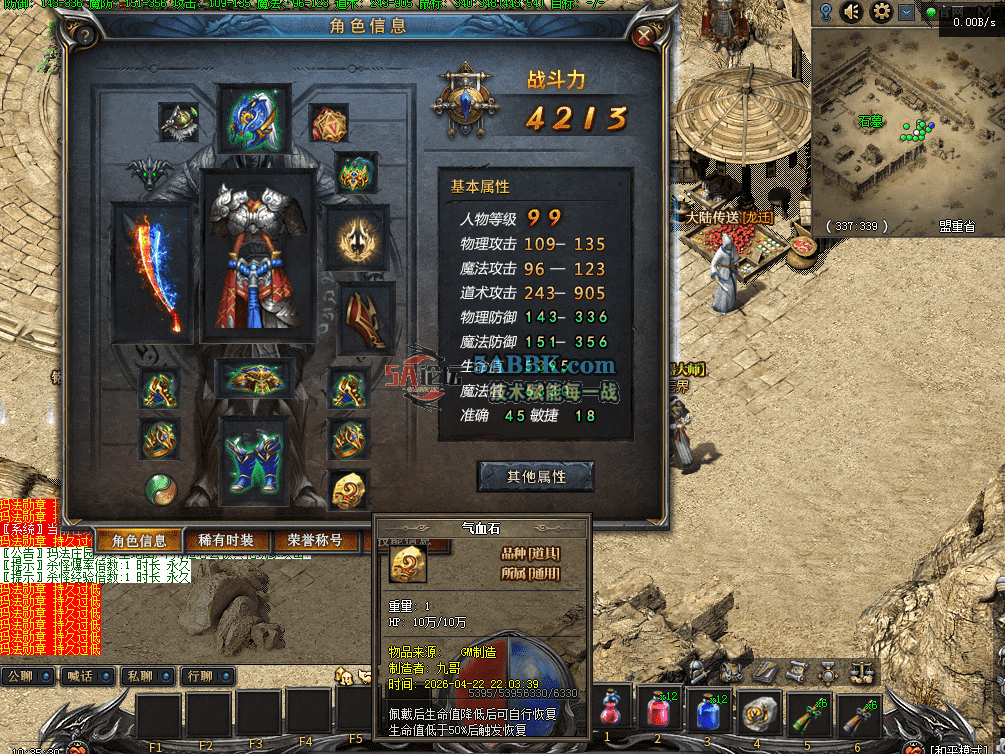The width and height of the screenshot is (1005, 754).
Task: Select the flaming sword weapon slot
Action: [x=153, y=272]
